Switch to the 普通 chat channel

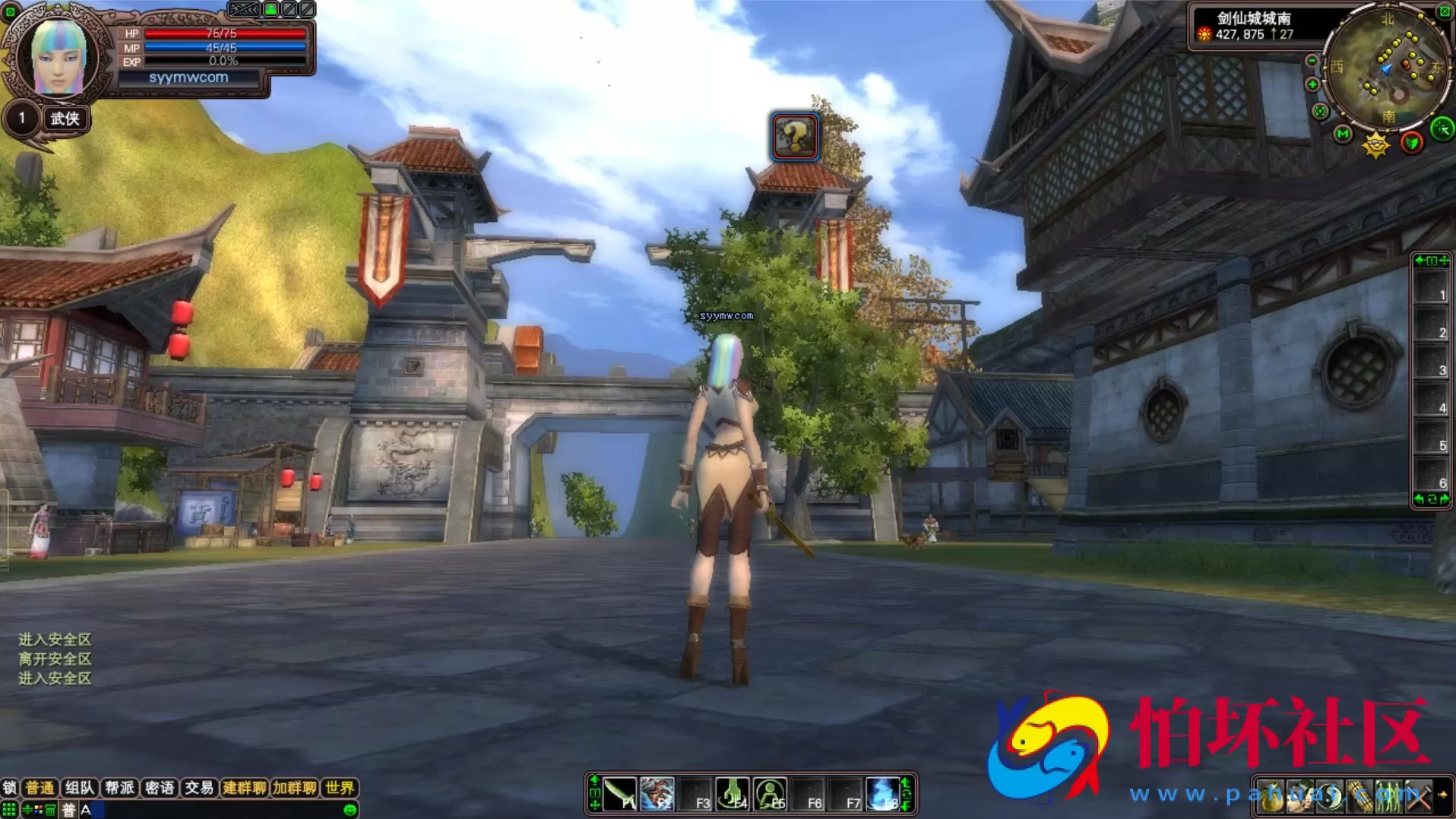click(x=40, y=788)
